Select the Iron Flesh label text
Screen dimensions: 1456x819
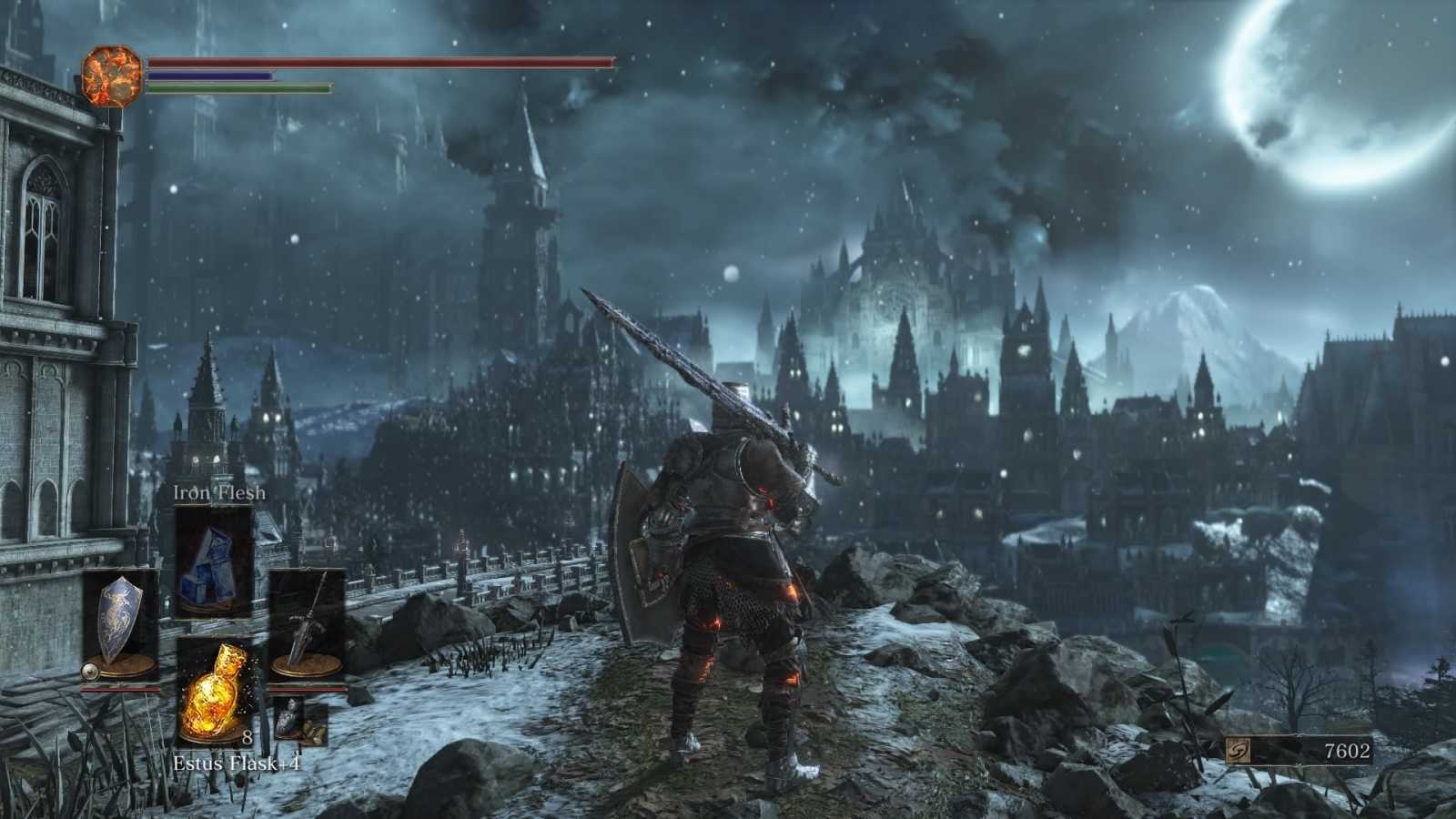click(218, 493)
